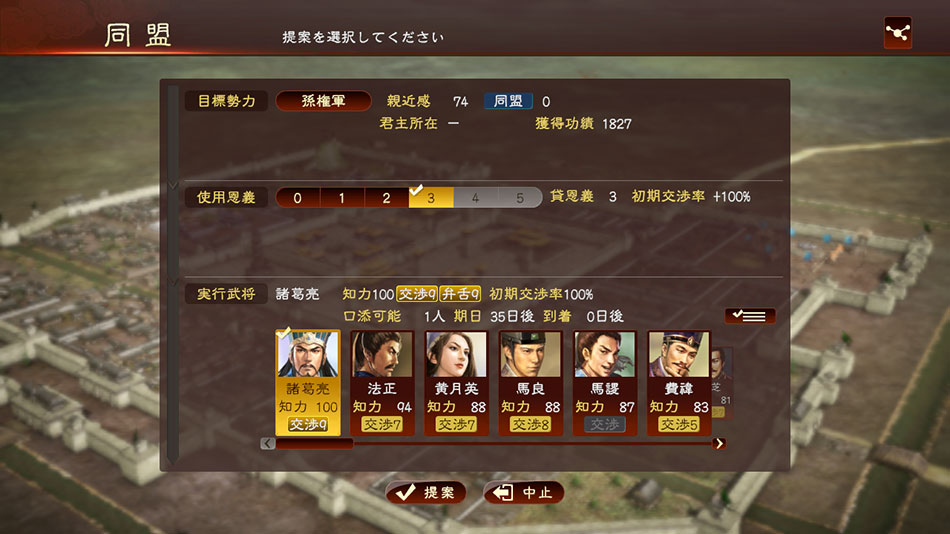This screenshot has height=534, width=950.
Task: Set 使用恩義 to 3
Action: click(x=431, y=198)
